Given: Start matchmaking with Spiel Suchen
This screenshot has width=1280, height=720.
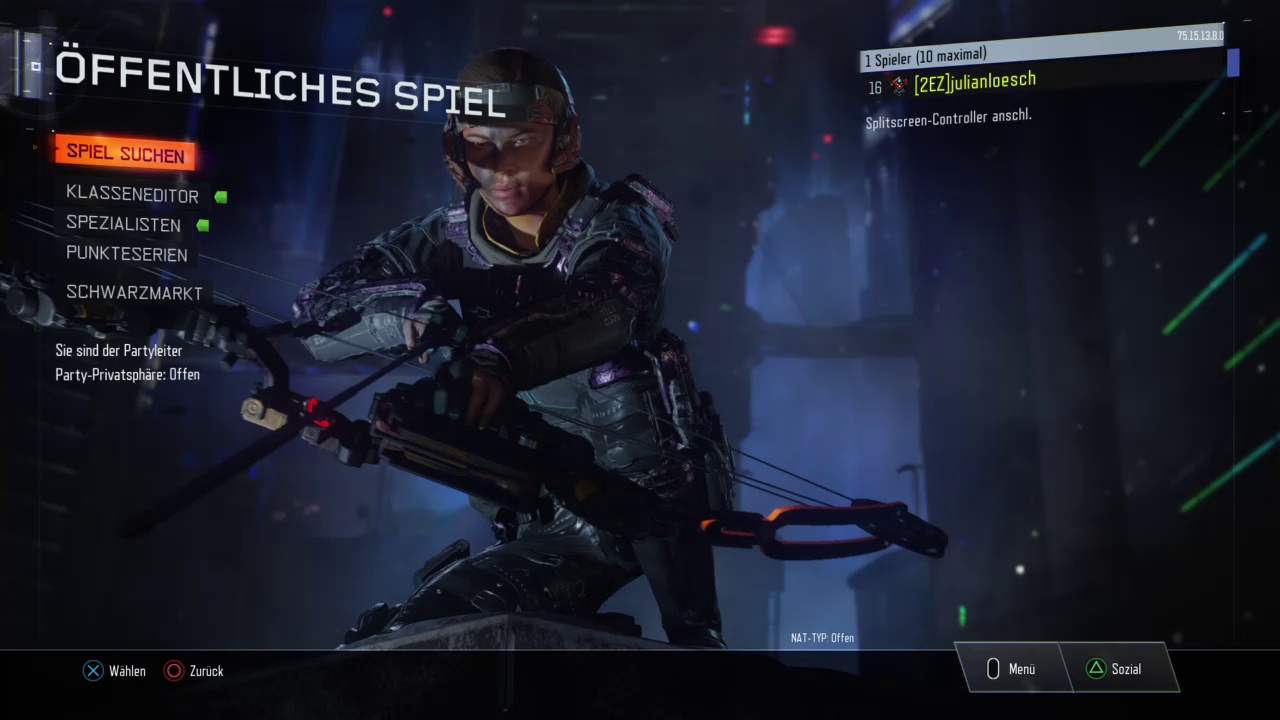Looking at the screenshot, I should [125, 154].
